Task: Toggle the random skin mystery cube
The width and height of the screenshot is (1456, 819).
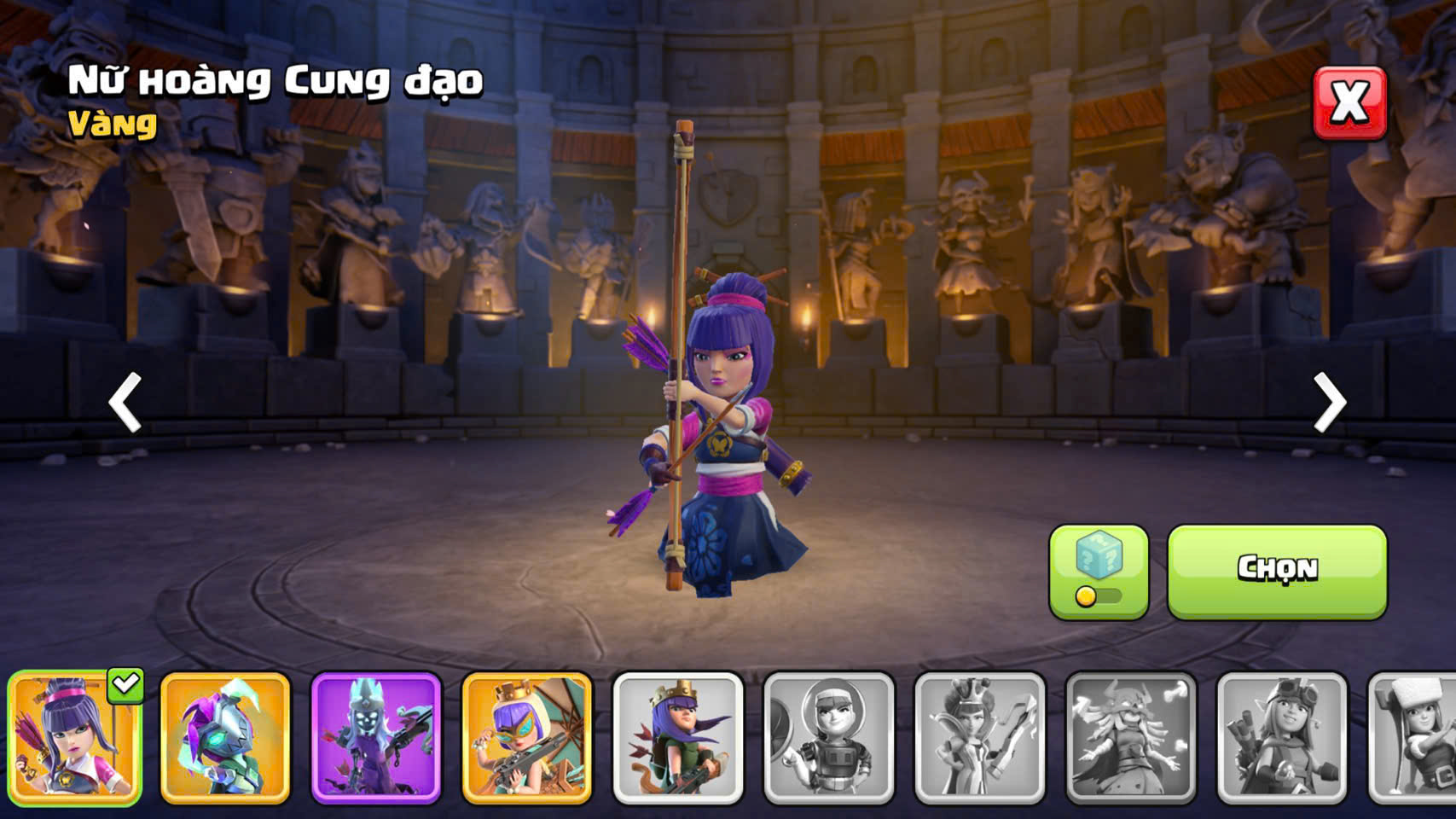Action: click(x=1098, y=570)
